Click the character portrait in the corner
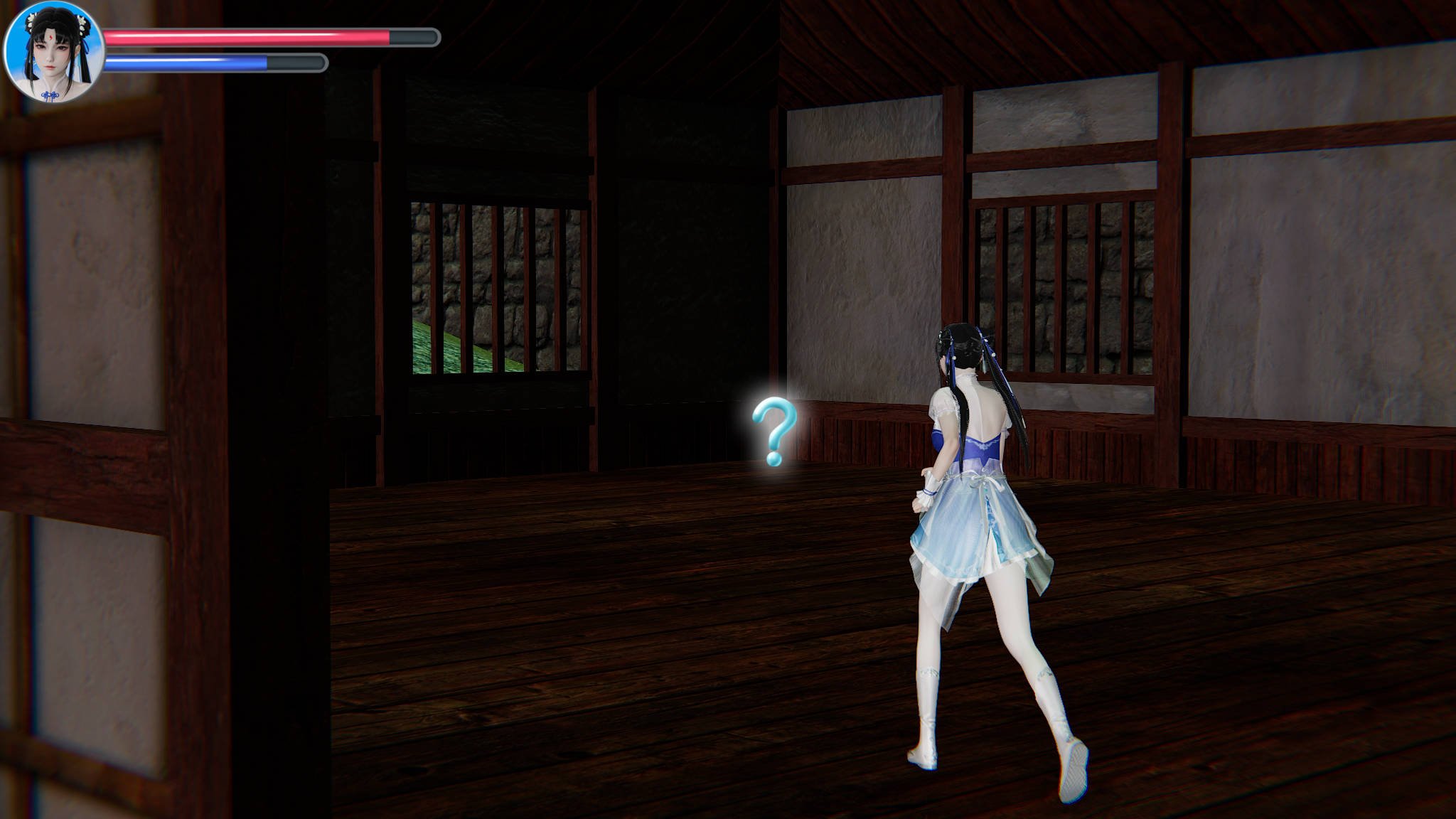This screenshot has width=1456, height=819. (54, 53)
